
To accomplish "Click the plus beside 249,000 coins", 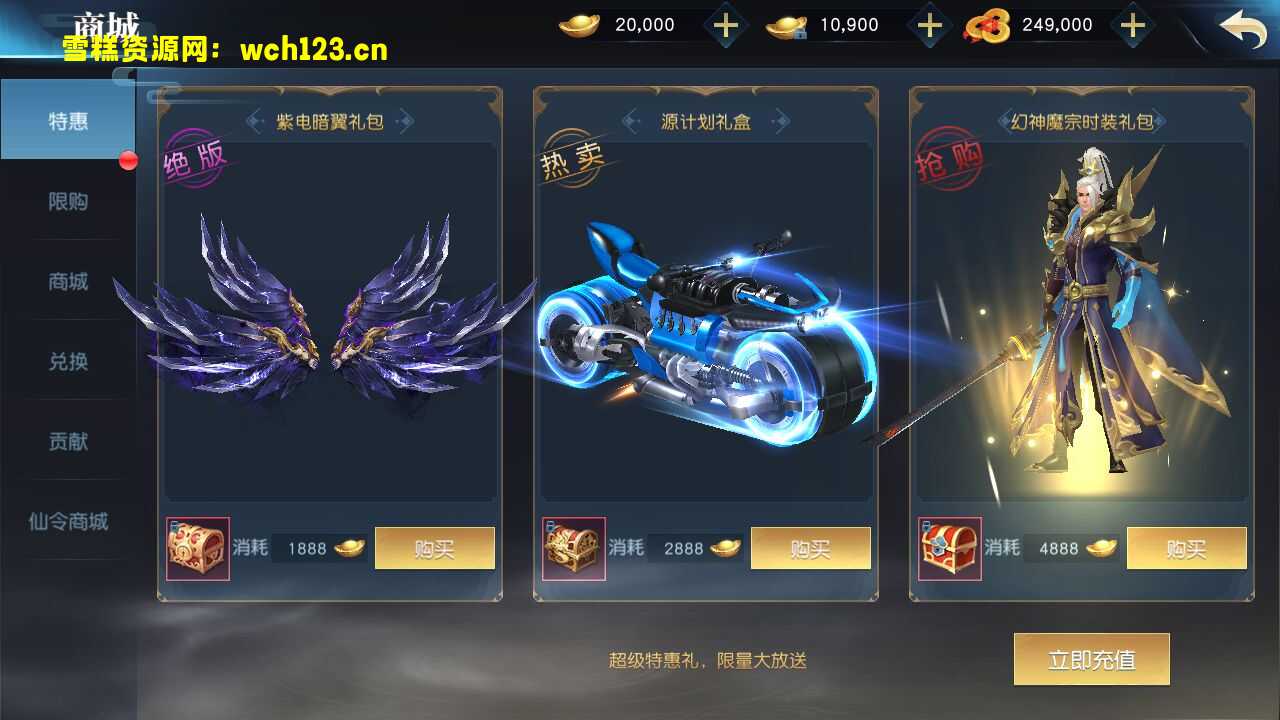I will click(x=1133, y=24).
